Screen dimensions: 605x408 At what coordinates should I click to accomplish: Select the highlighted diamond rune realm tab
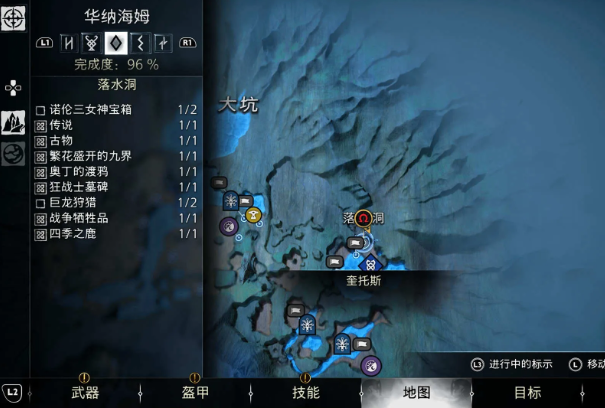click(115, 43)
